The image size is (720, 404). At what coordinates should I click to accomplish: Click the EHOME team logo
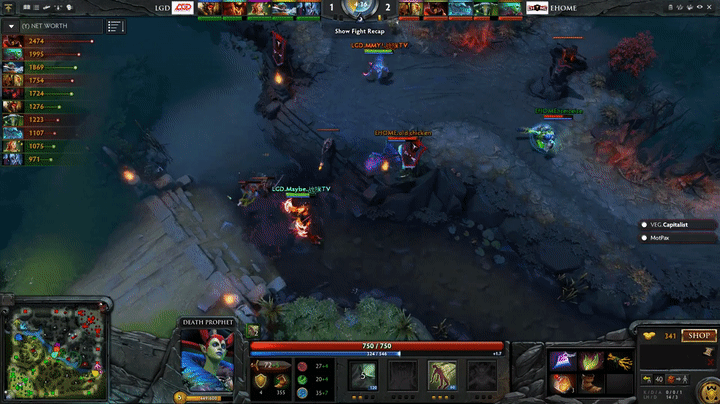pyautogui.click(x=537, y=8)
